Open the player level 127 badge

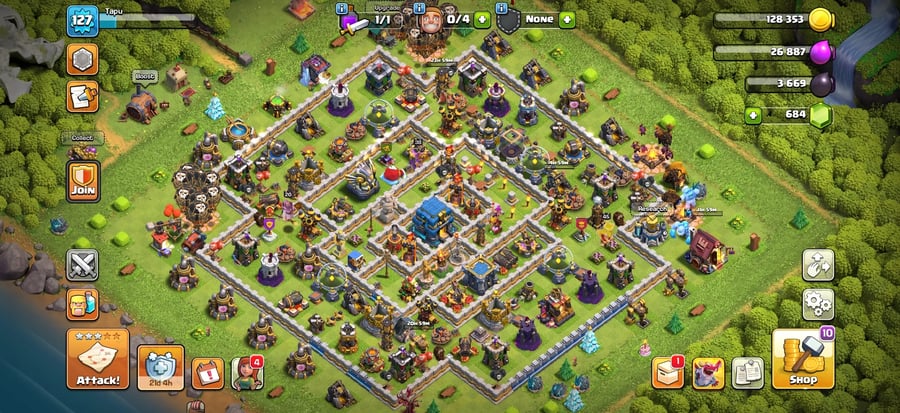click(80, 19)
